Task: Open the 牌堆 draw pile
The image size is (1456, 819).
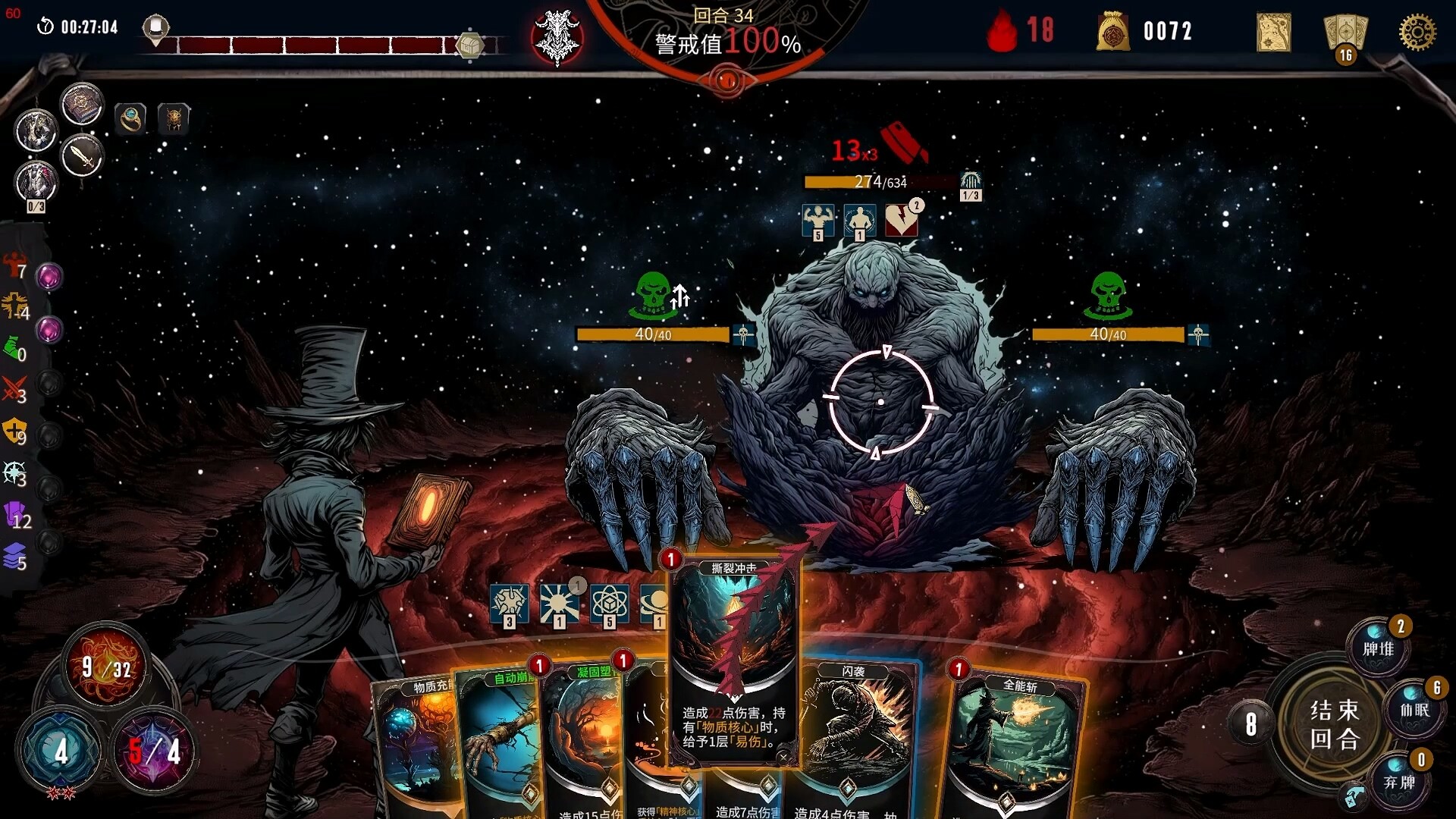Action: coord(1378,648)
